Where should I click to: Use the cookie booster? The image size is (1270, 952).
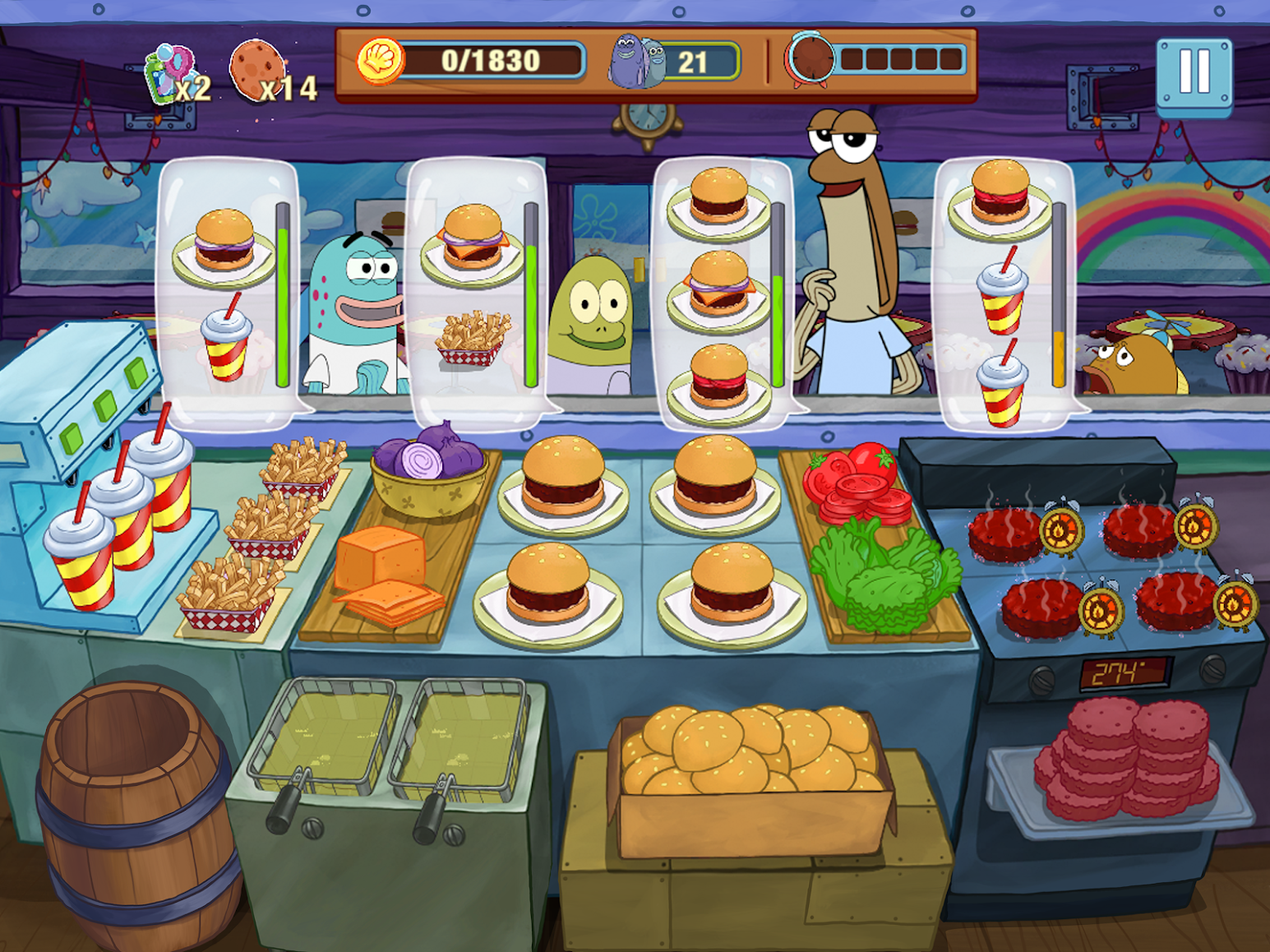(x=256, y=71)
